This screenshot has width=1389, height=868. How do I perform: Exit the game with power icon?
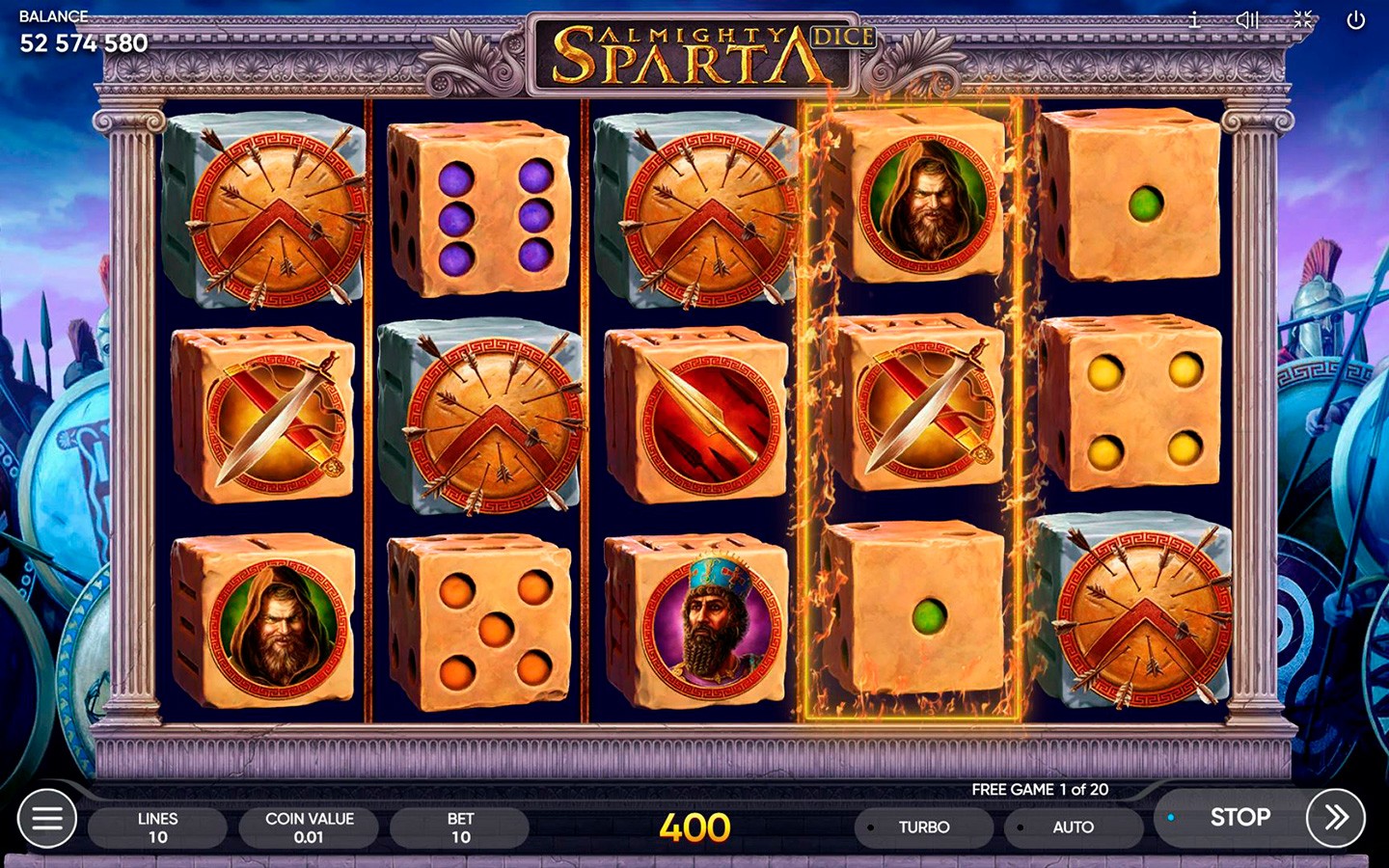[x=1355, y=20]
